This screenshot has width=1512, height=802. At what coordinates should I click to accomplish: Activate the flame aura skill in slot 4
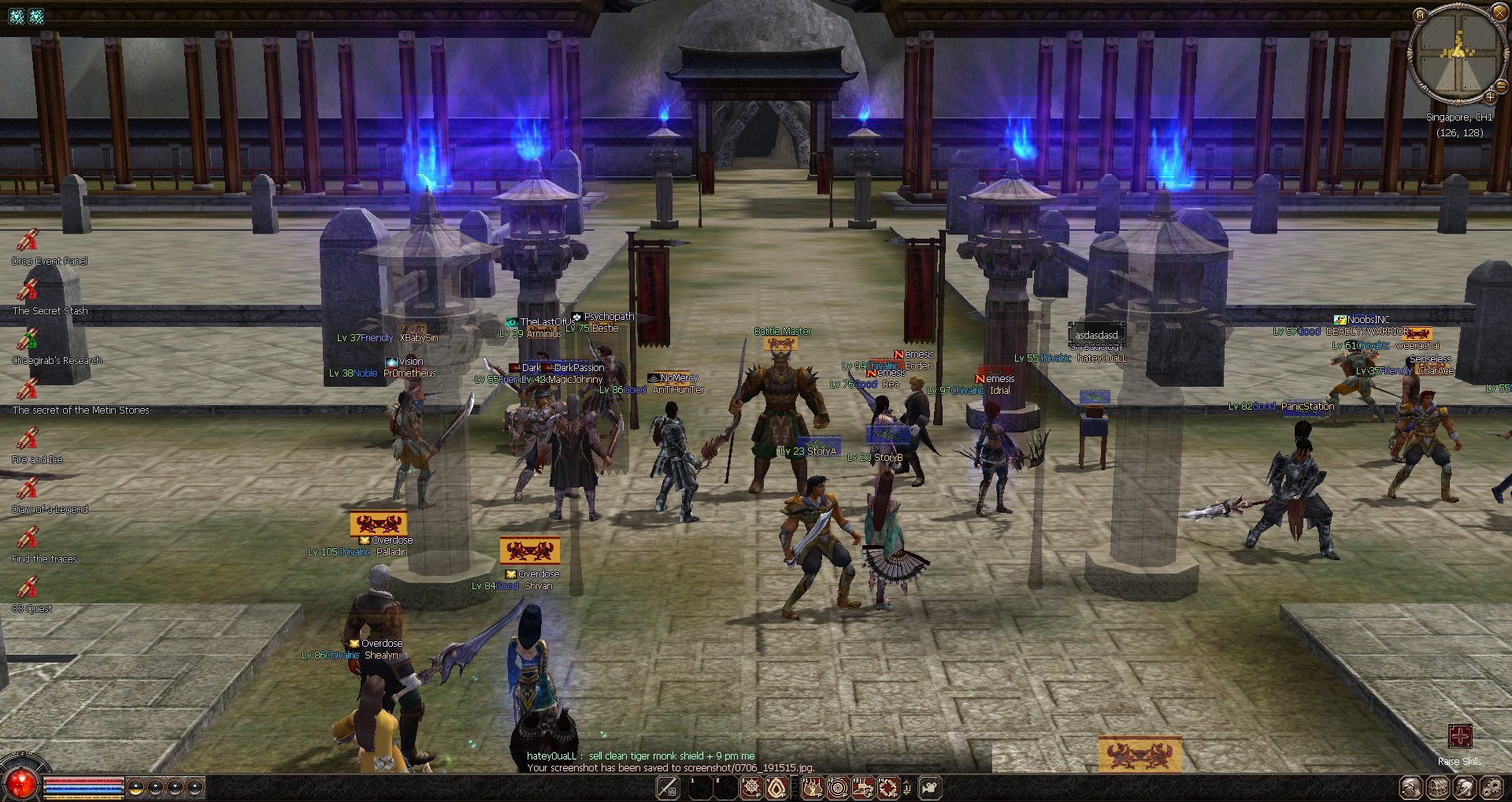(776, 788)
